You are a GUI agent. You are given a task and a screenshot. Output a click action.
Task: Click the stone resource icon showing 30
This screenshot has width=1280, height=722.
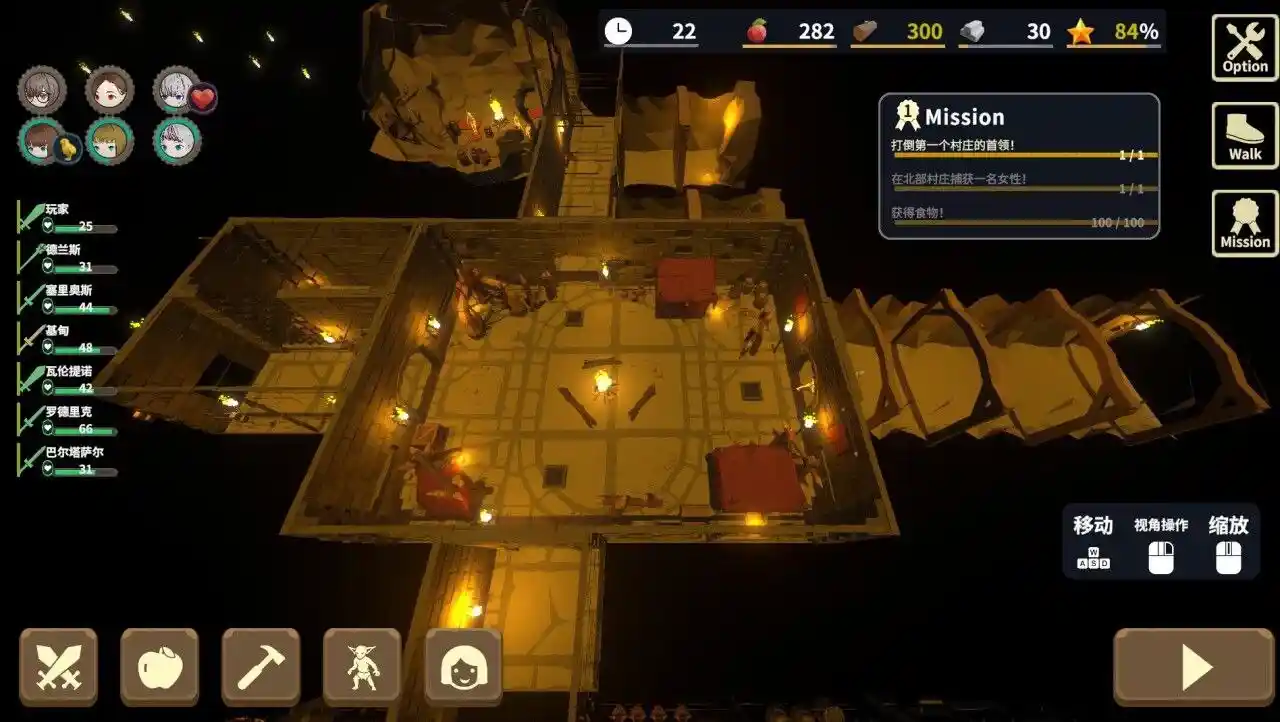972,31
